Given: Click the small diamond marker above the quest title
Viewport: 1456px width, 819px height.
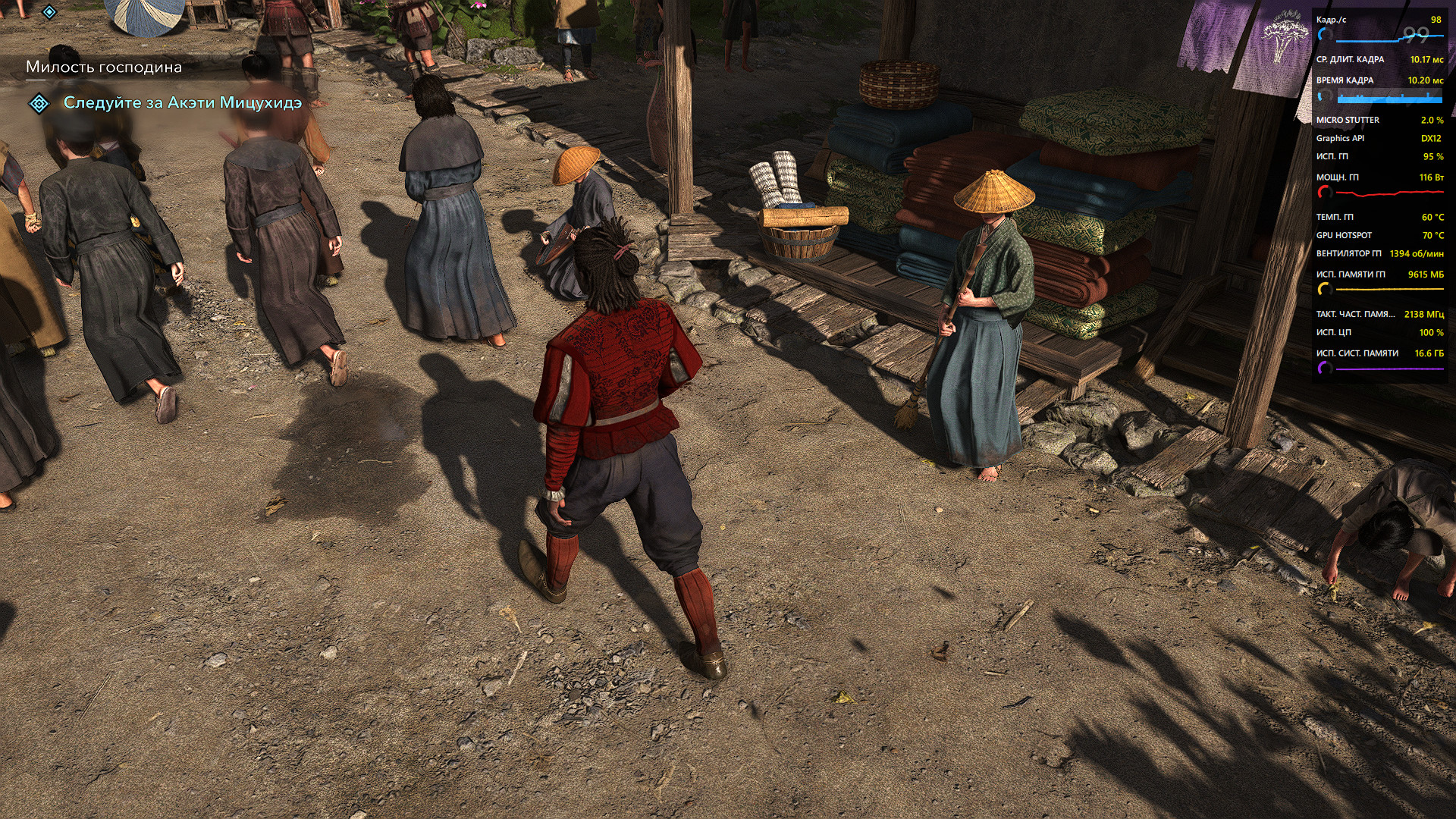Looking at the screenshot, I should (49, 12).
